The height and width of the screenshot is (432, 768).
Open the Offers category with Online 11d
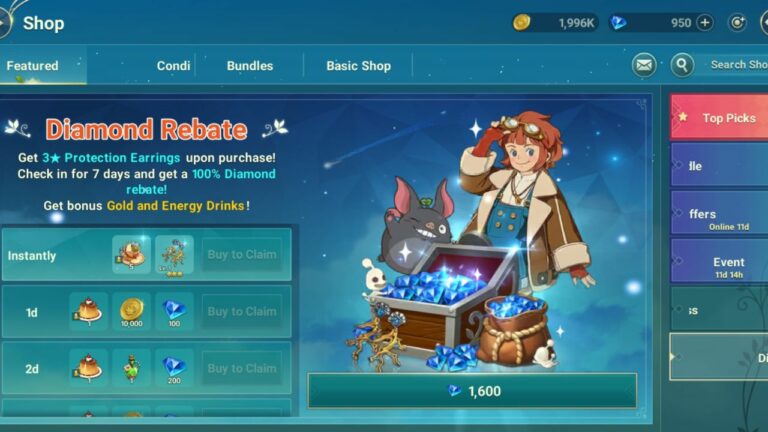(x=718, y=218)
